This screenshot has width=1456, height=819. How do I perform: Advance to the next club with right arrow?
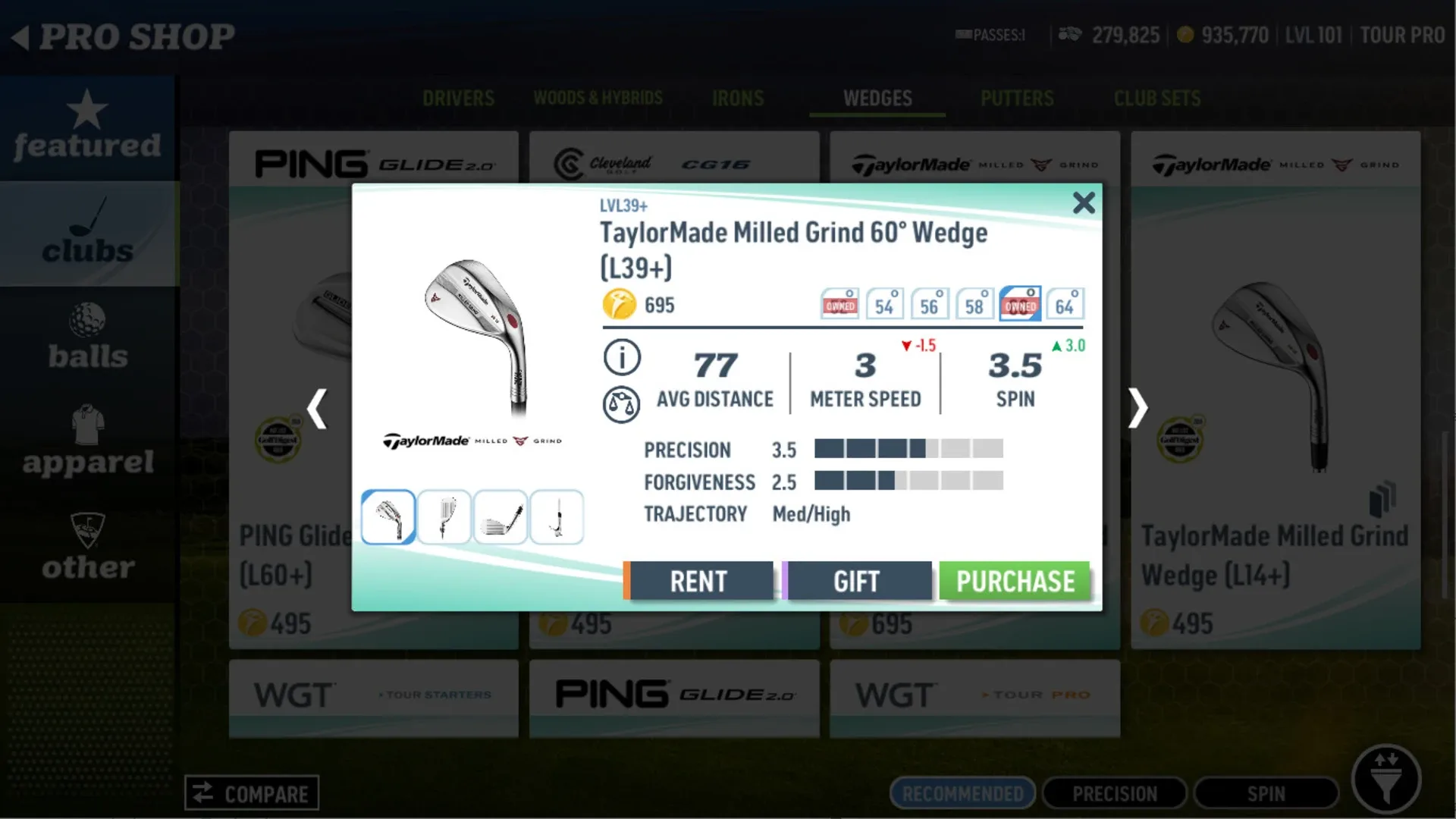click(x=1137, y=408)
